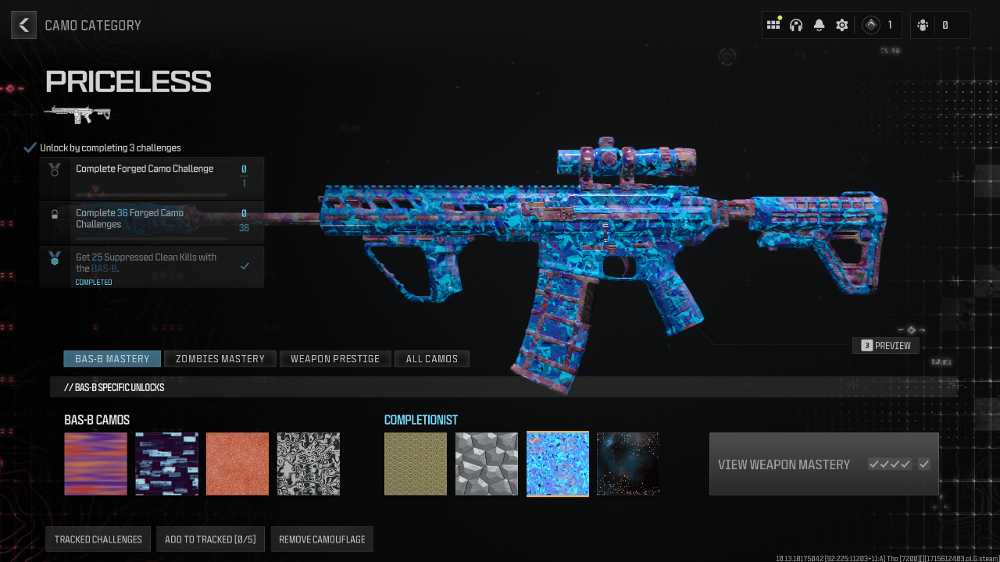Select the black and white pattern camo
This screenshot has width=1000, height=562.
pos(308,464)
